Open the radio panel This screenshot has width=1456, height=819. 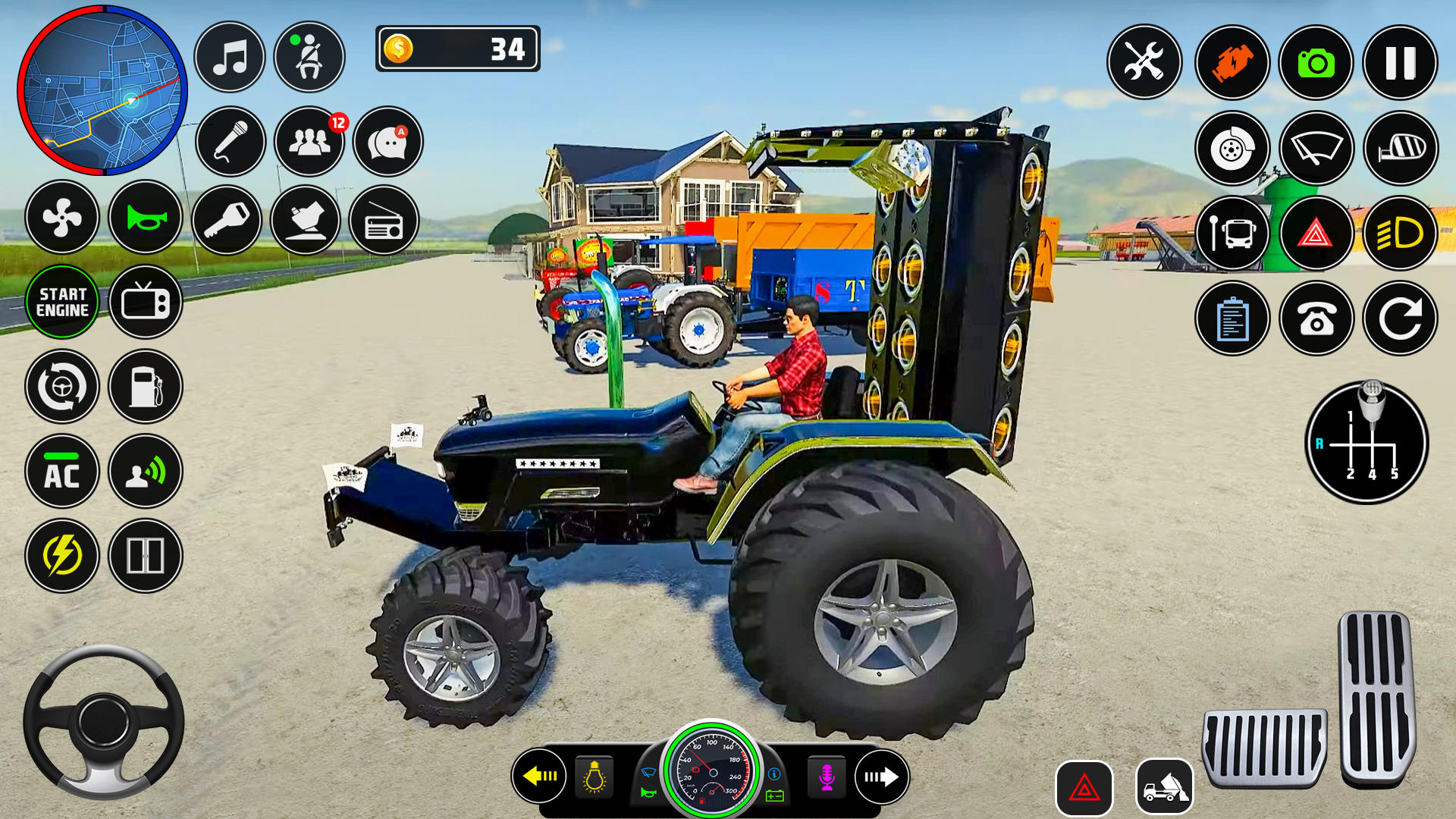coord(386,218)
